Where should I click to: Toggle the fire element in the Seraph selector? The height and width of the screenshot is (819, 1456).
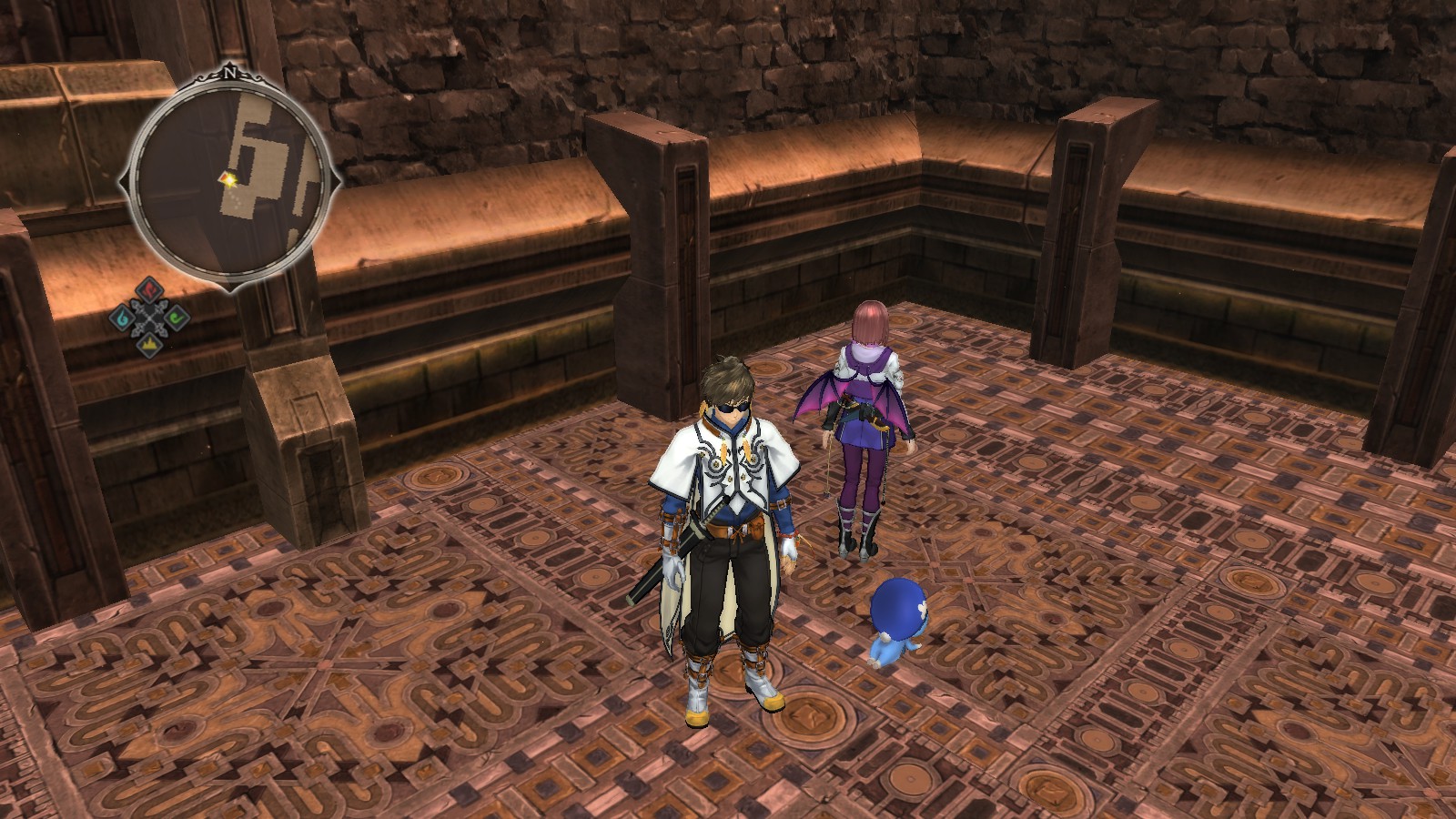click(x=149, y=290)
